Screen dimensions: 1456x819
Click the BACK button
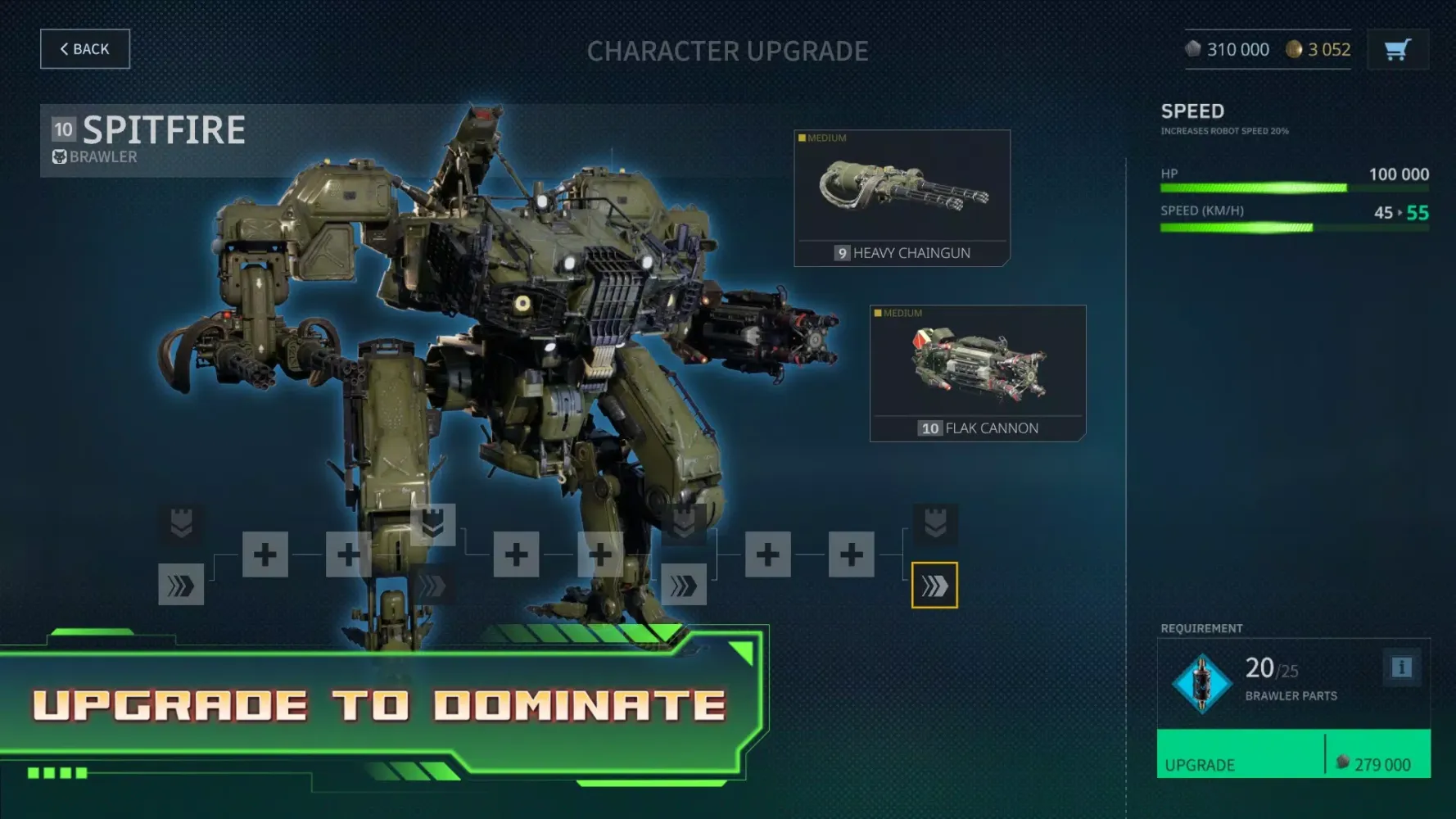pos(84,48)
